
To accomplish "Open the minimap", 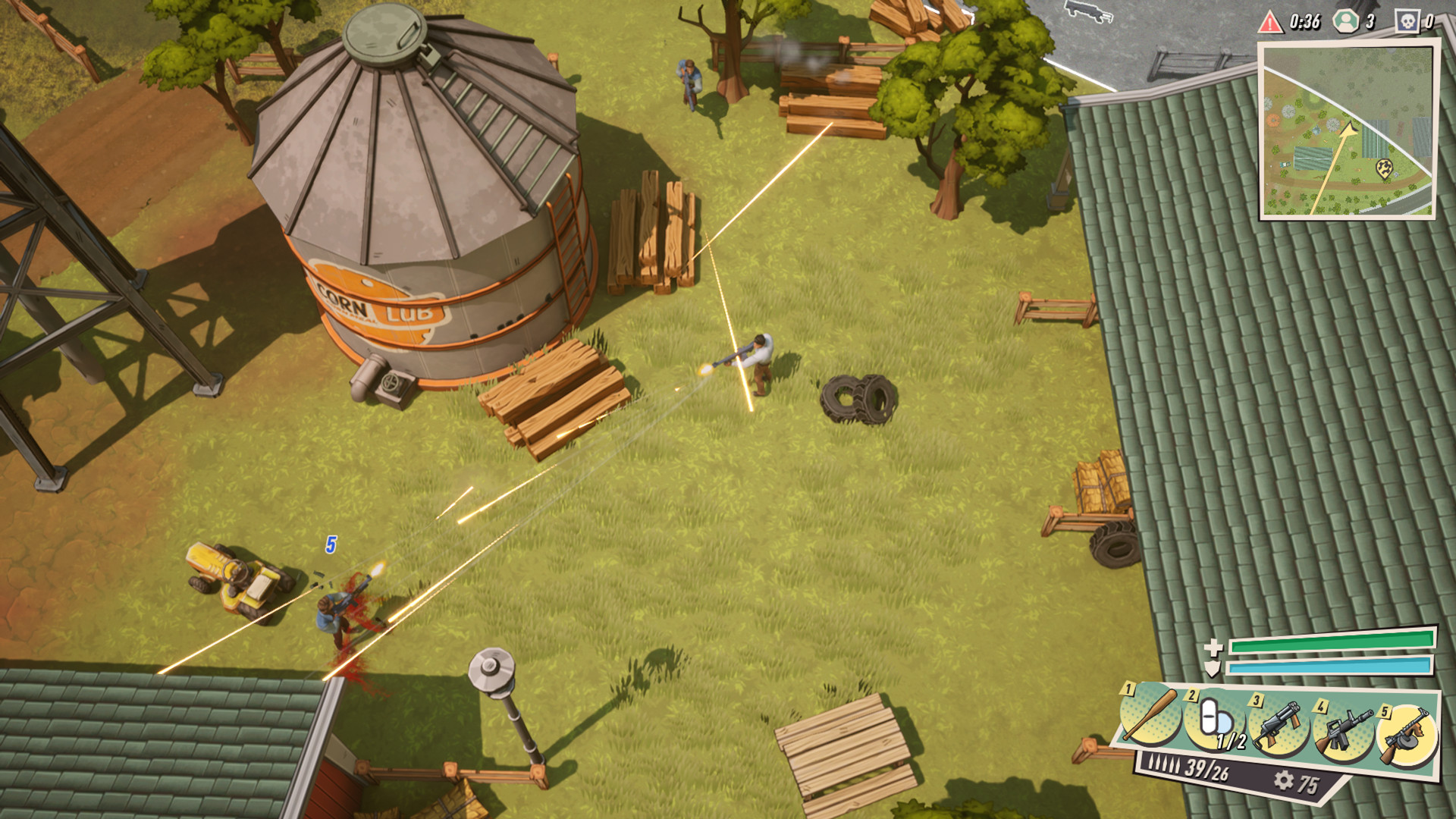I will tap(1347, 130).
